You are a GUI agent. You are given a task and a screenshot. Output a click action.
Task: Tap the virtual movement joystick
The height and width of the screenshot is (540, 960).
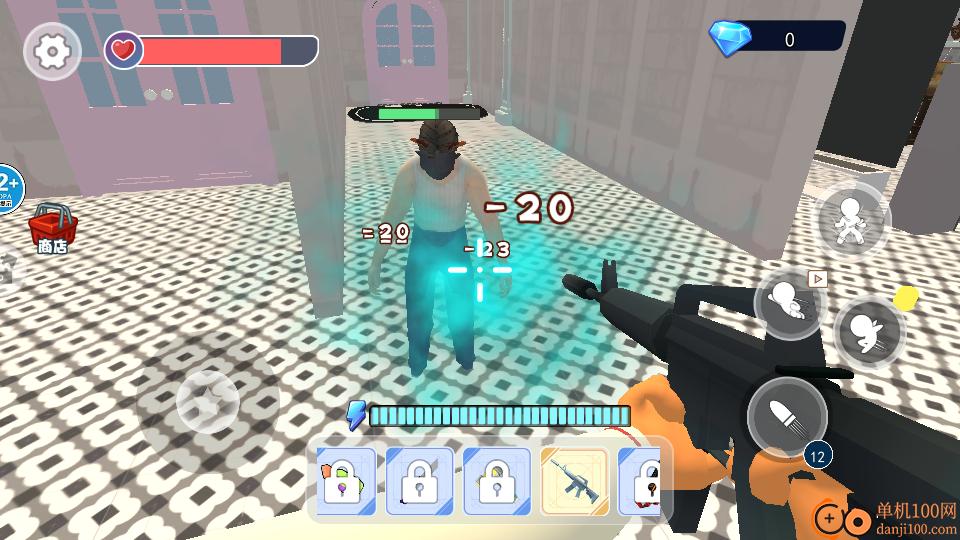207,401
